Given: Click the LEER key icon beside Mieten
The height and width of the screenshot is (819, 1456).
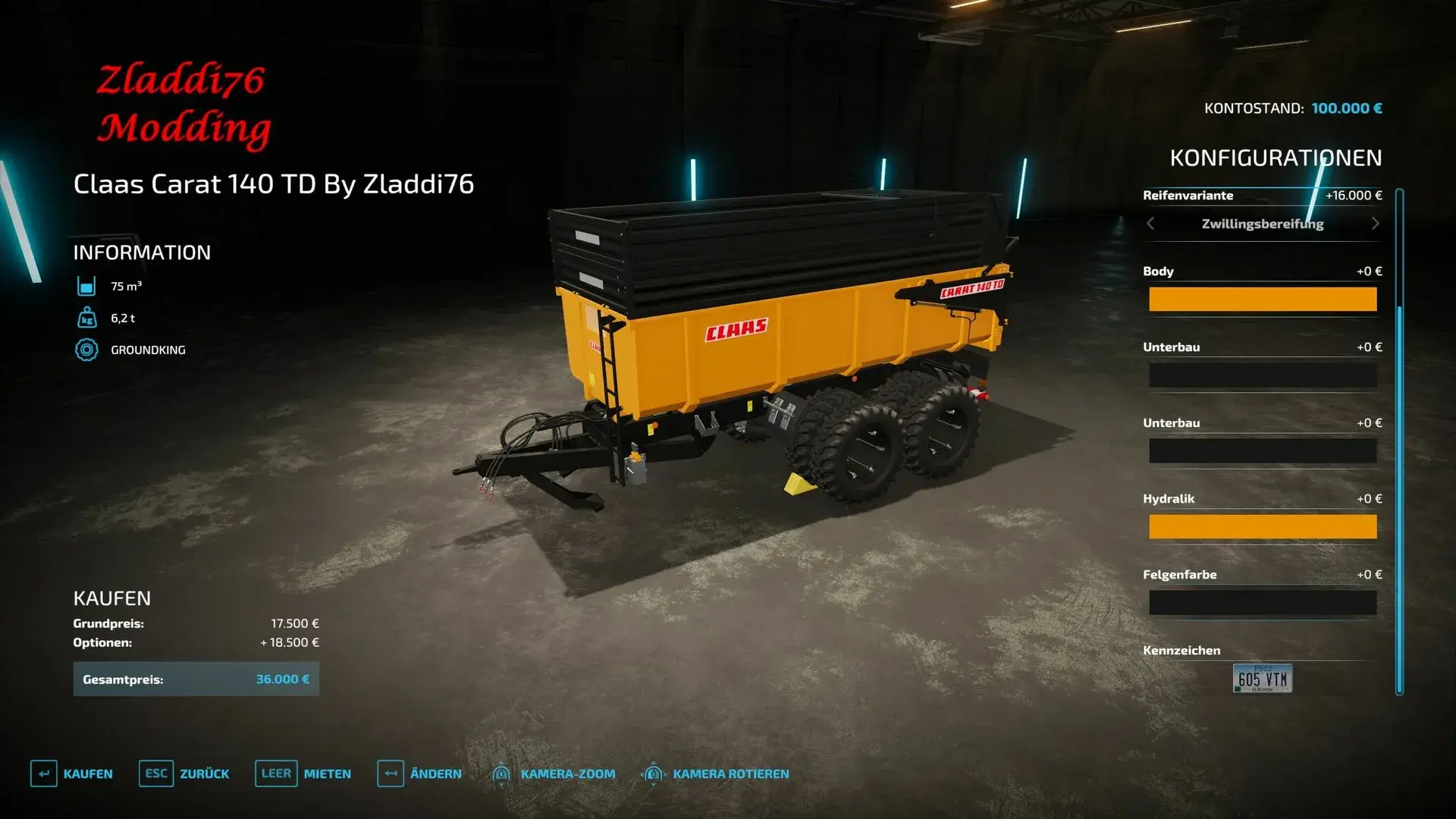Looking at the screenshot, I should (275, 773).
